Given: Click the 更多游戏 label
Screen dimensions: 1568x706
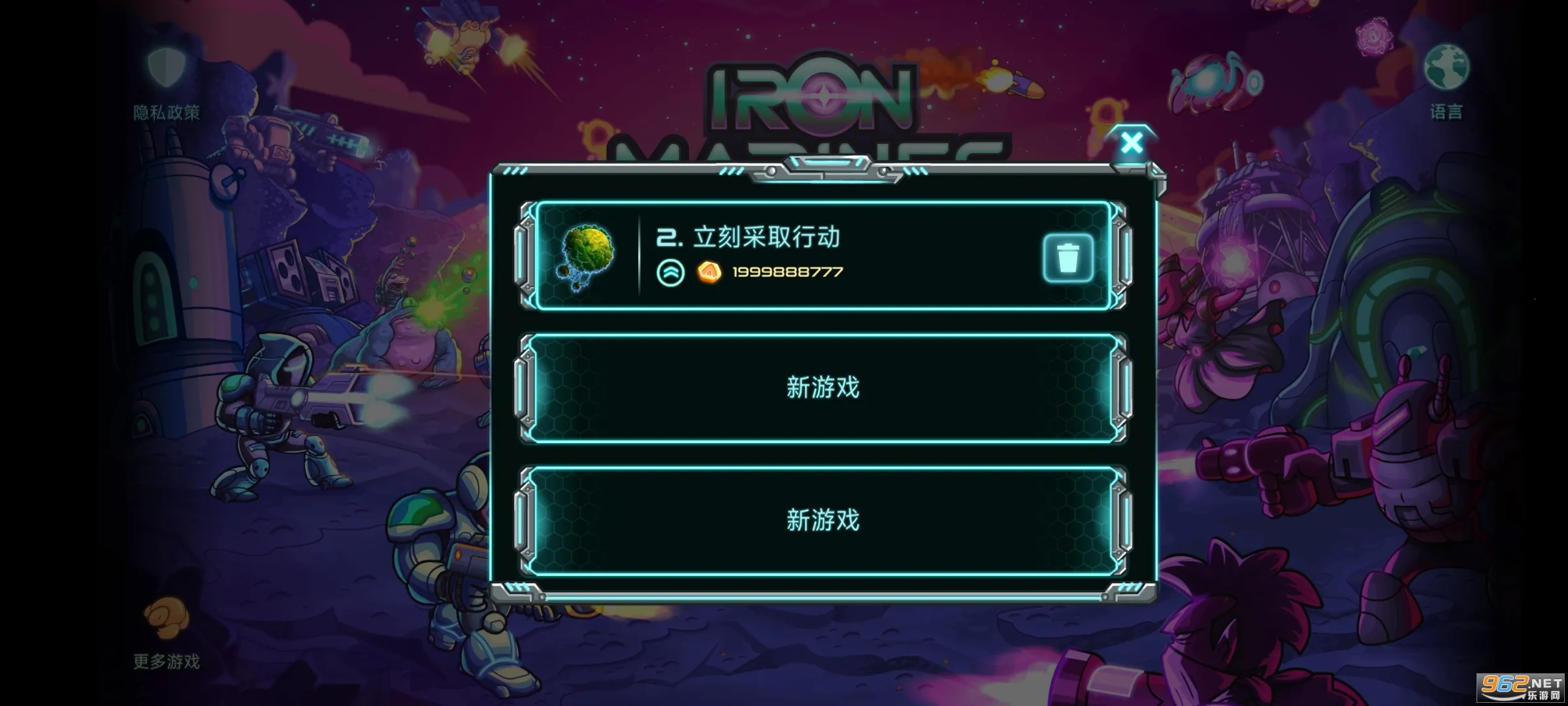Looking at the screenshot, I should [x=167, y=662].
